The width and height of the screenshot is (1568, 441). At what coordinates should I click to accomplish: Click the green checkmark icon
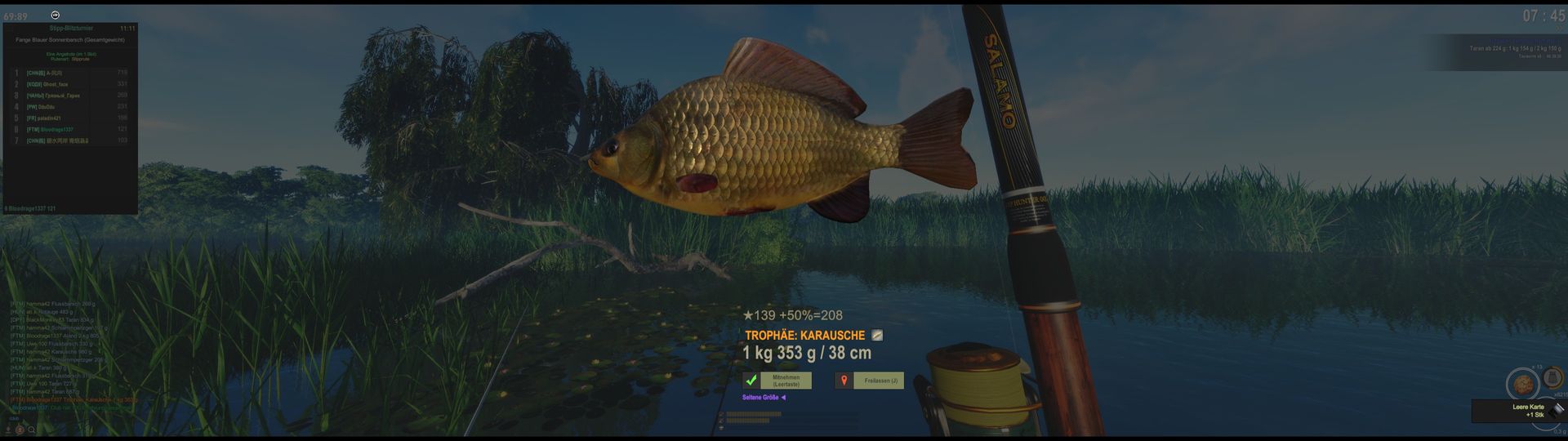751,381
